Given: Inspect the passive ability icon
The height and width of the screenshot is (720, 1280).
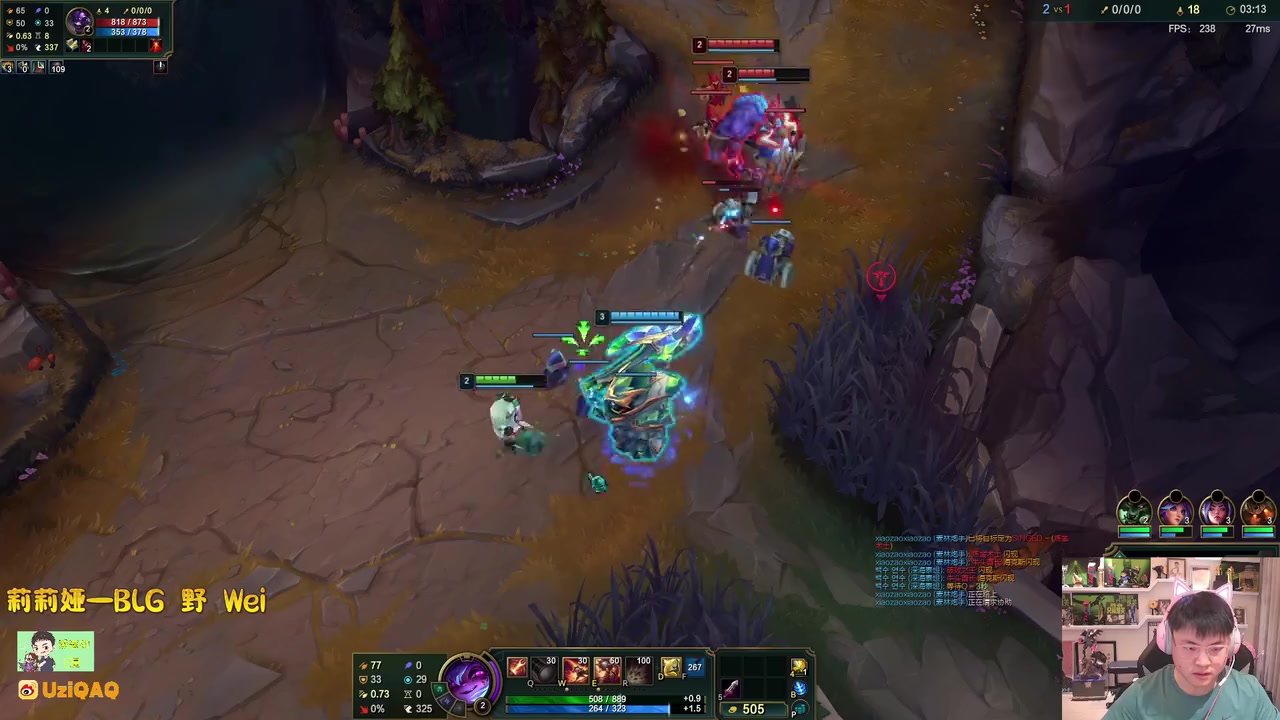Looking at the screenshot, I should [x=516, y=668].
